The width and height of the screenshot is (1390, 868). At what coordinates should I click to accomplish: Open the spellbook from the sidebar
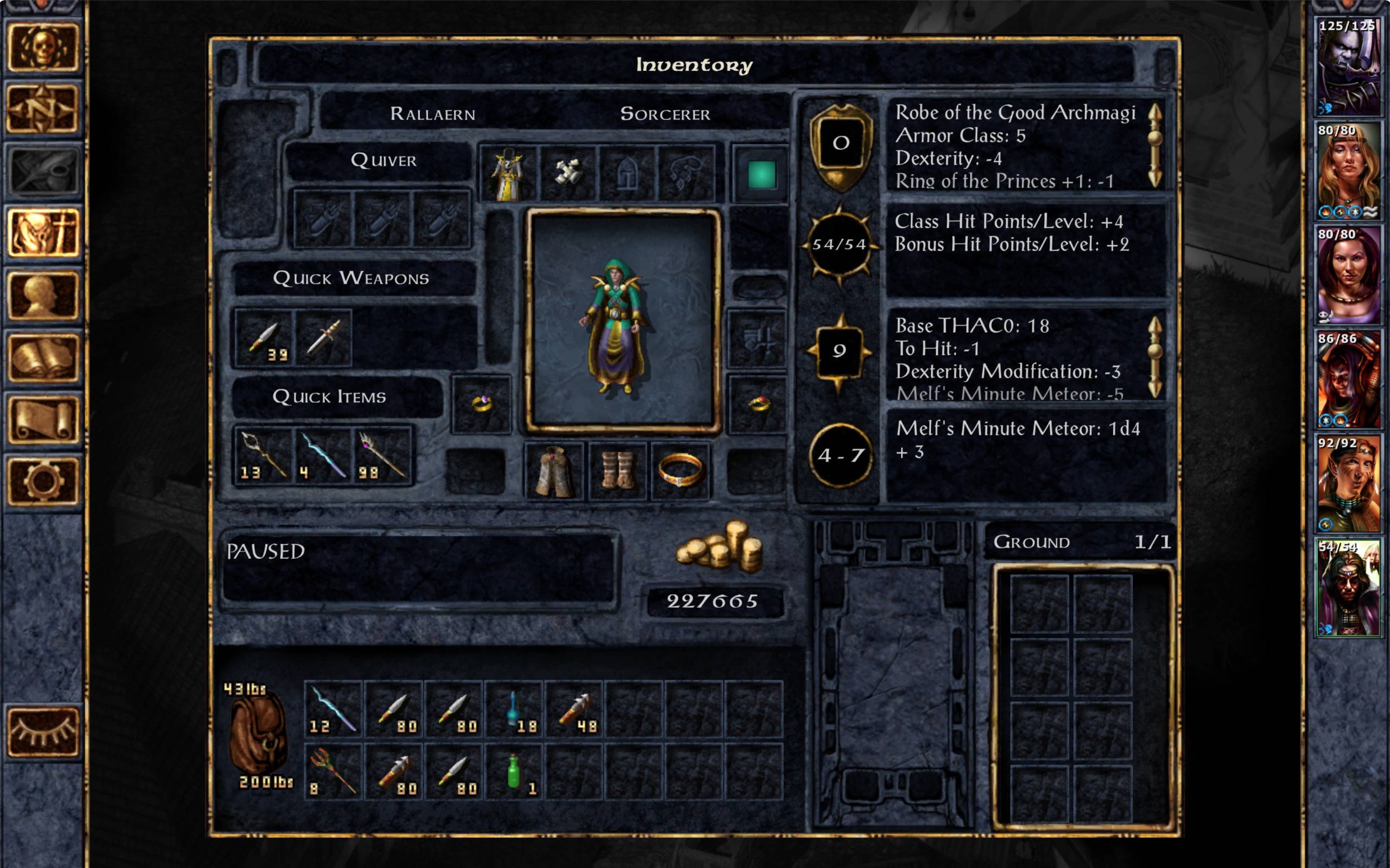pyautogui.click(x=42, y=358)
